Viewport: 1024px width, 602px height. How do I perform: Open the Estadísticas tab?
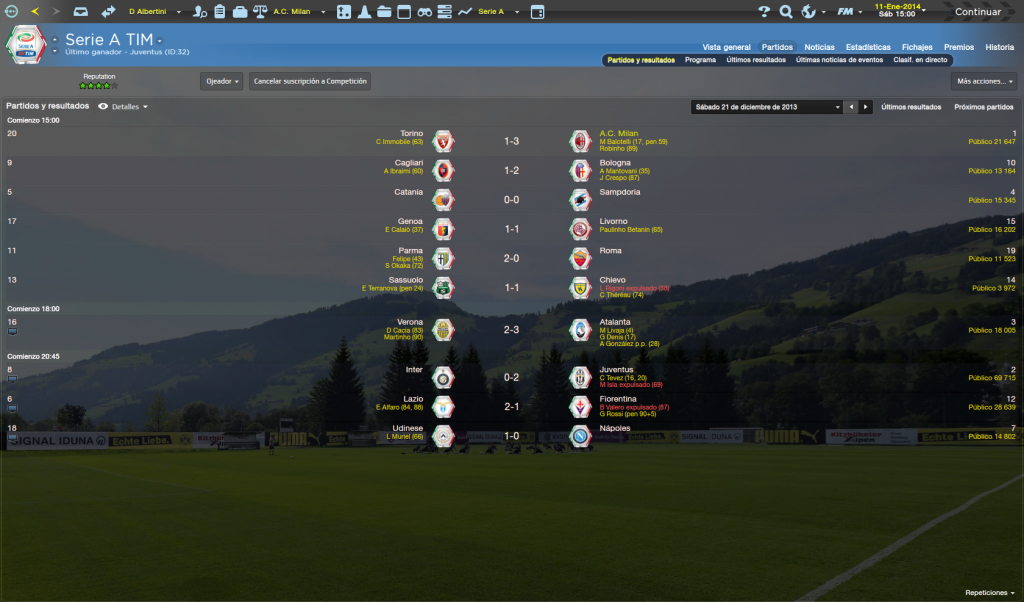pos(868,47)
